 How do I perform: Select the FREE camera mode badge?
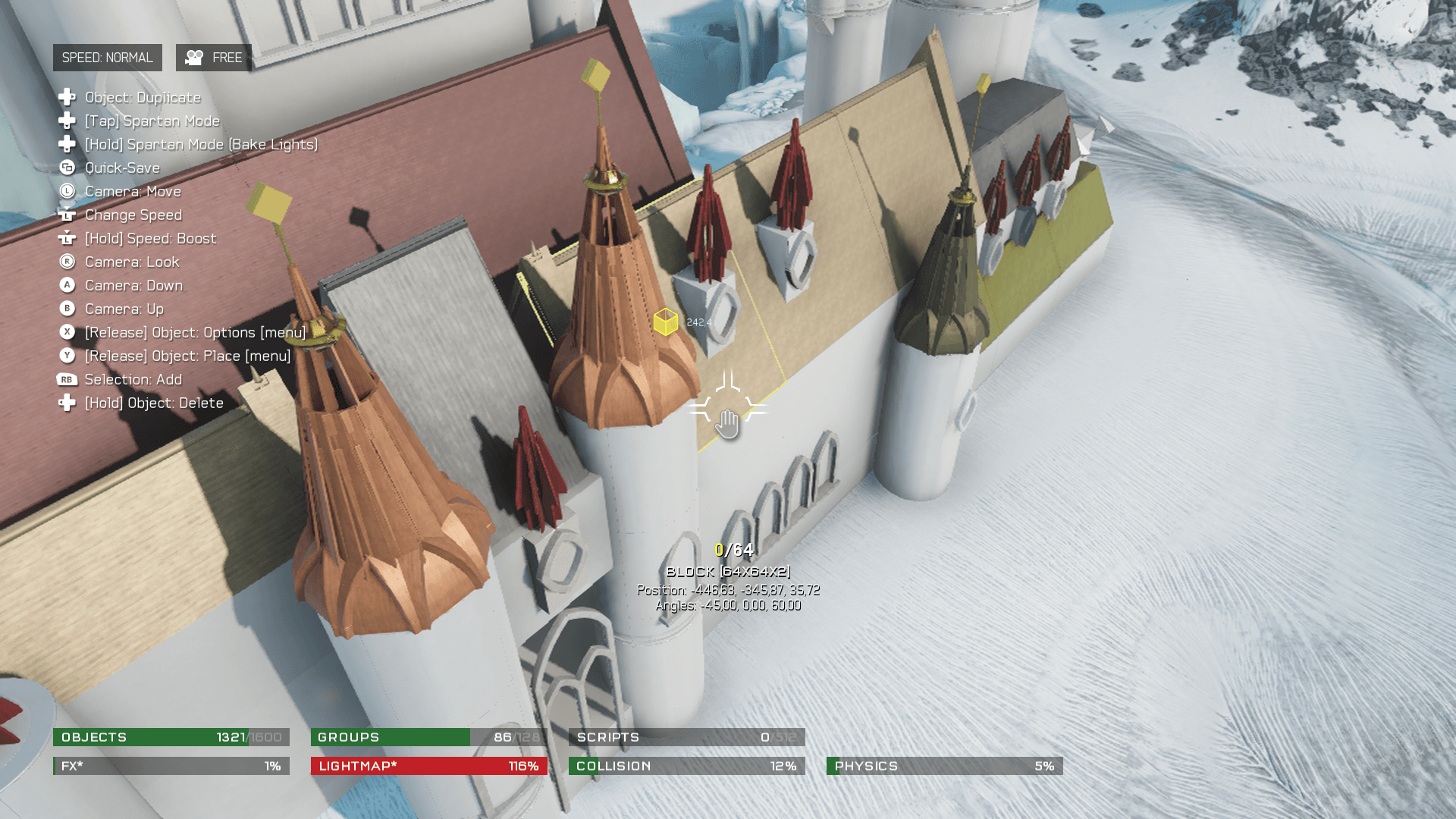(x=214, y=58)
